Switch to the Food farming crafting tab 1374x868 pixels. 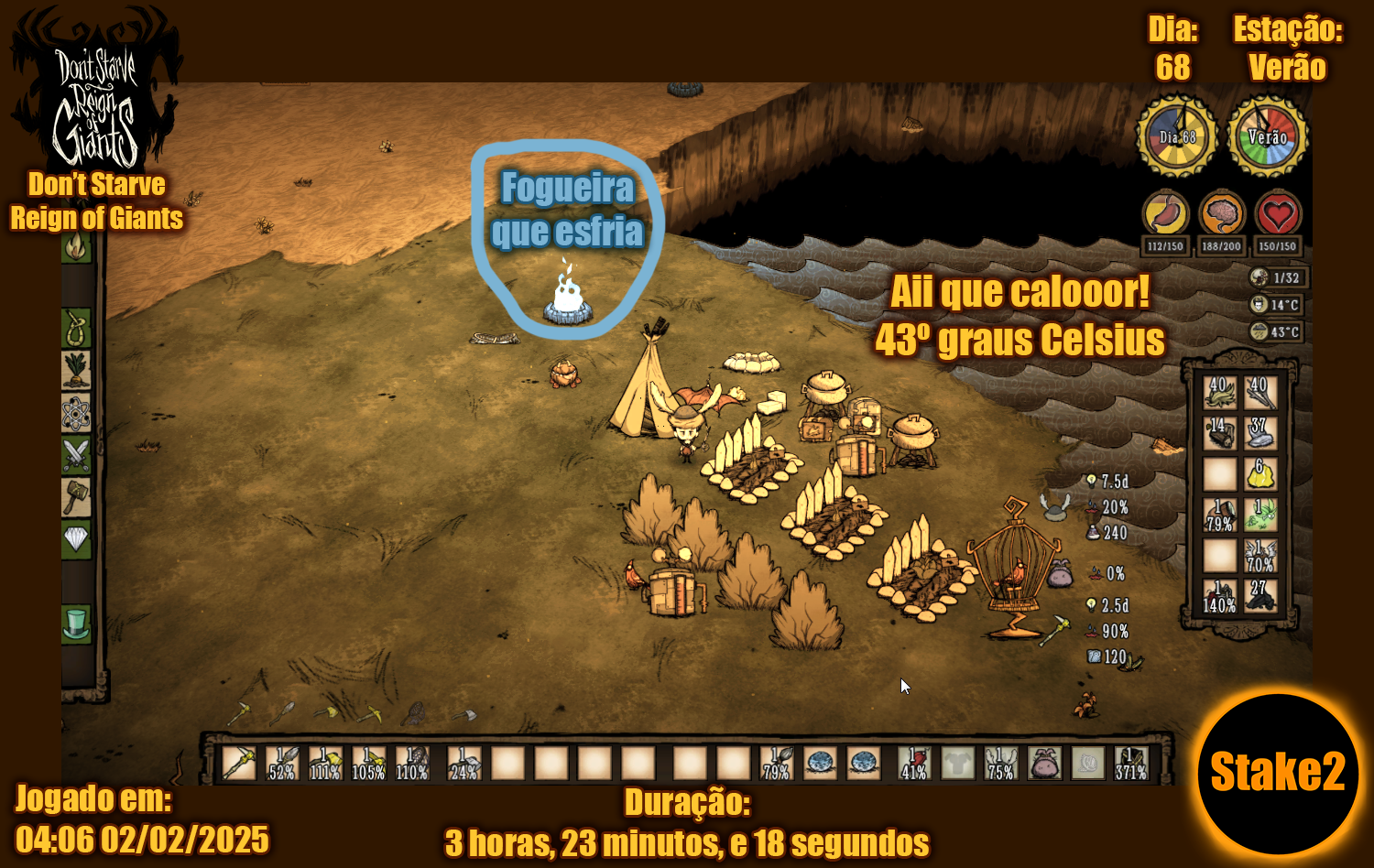[x=77, y=370]
